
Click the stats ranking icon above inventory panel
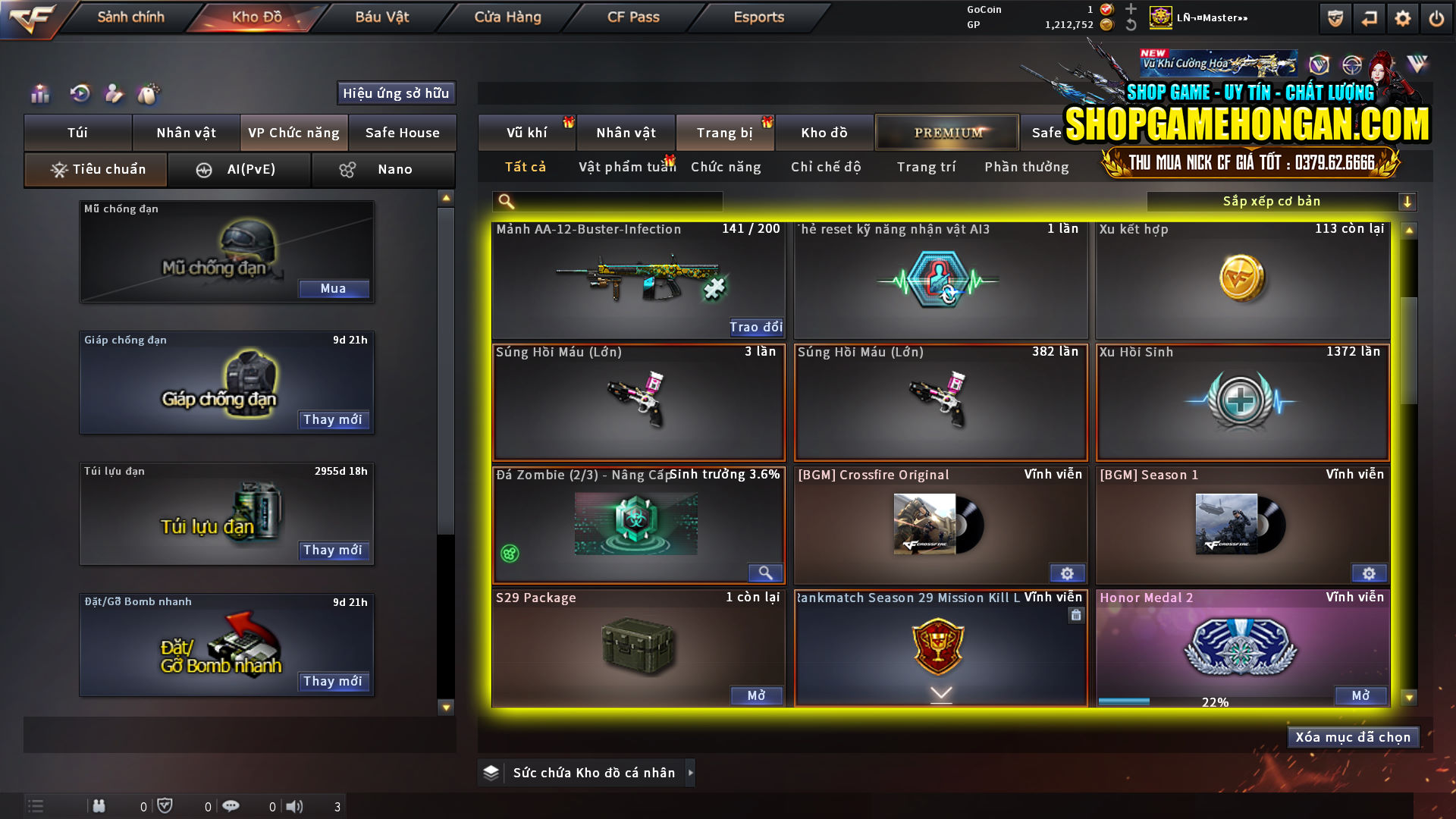click(x=39, y=94)
